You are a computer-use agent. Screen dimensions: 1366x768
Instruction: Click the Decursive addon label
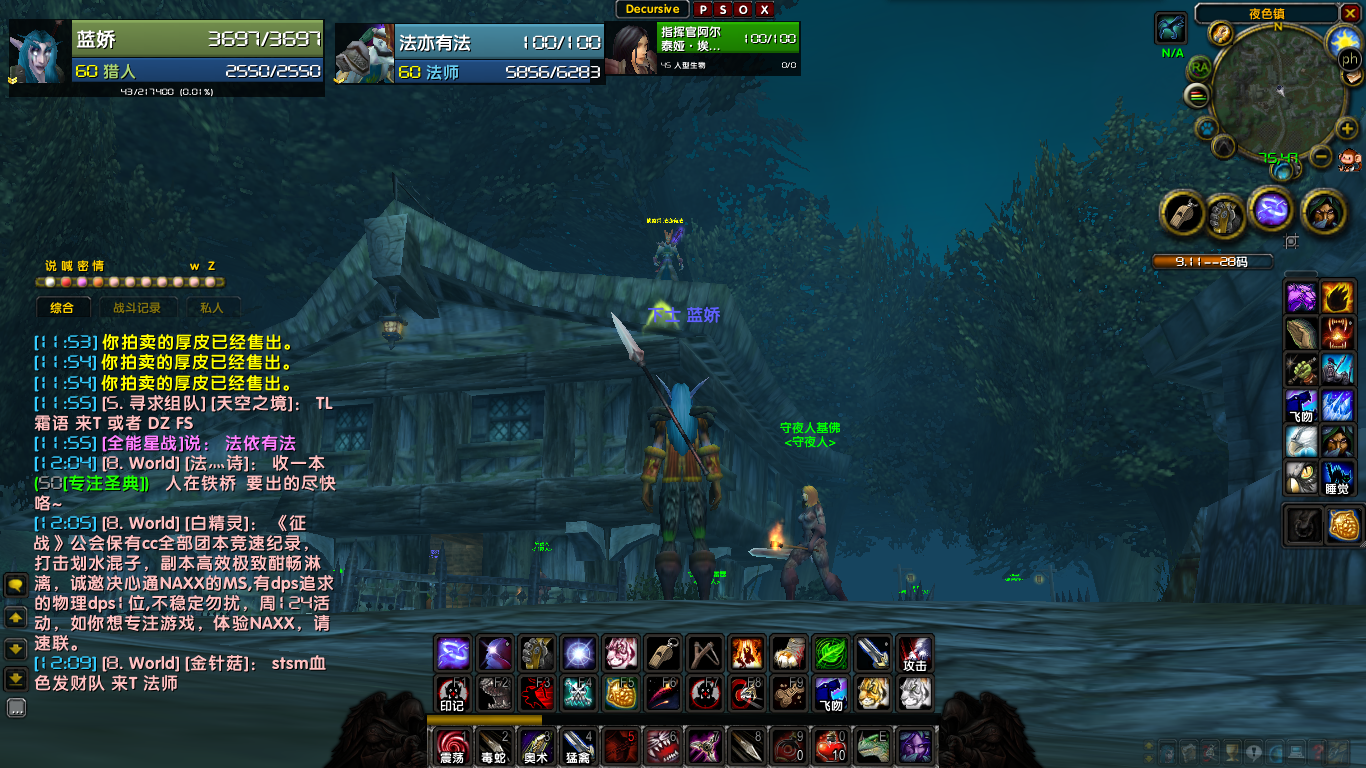[x=652, y=10]
